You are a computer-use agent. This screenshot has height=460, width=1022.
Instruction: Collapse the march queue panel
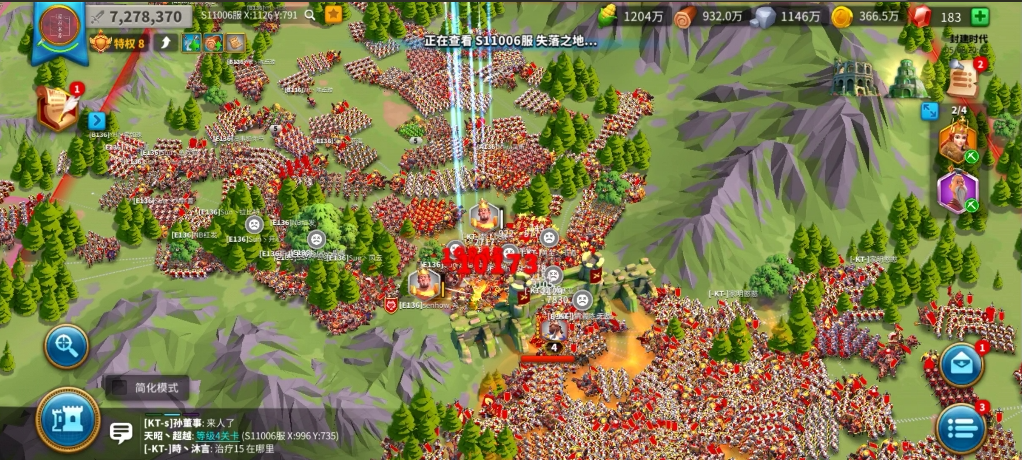[x=930, y=112]
